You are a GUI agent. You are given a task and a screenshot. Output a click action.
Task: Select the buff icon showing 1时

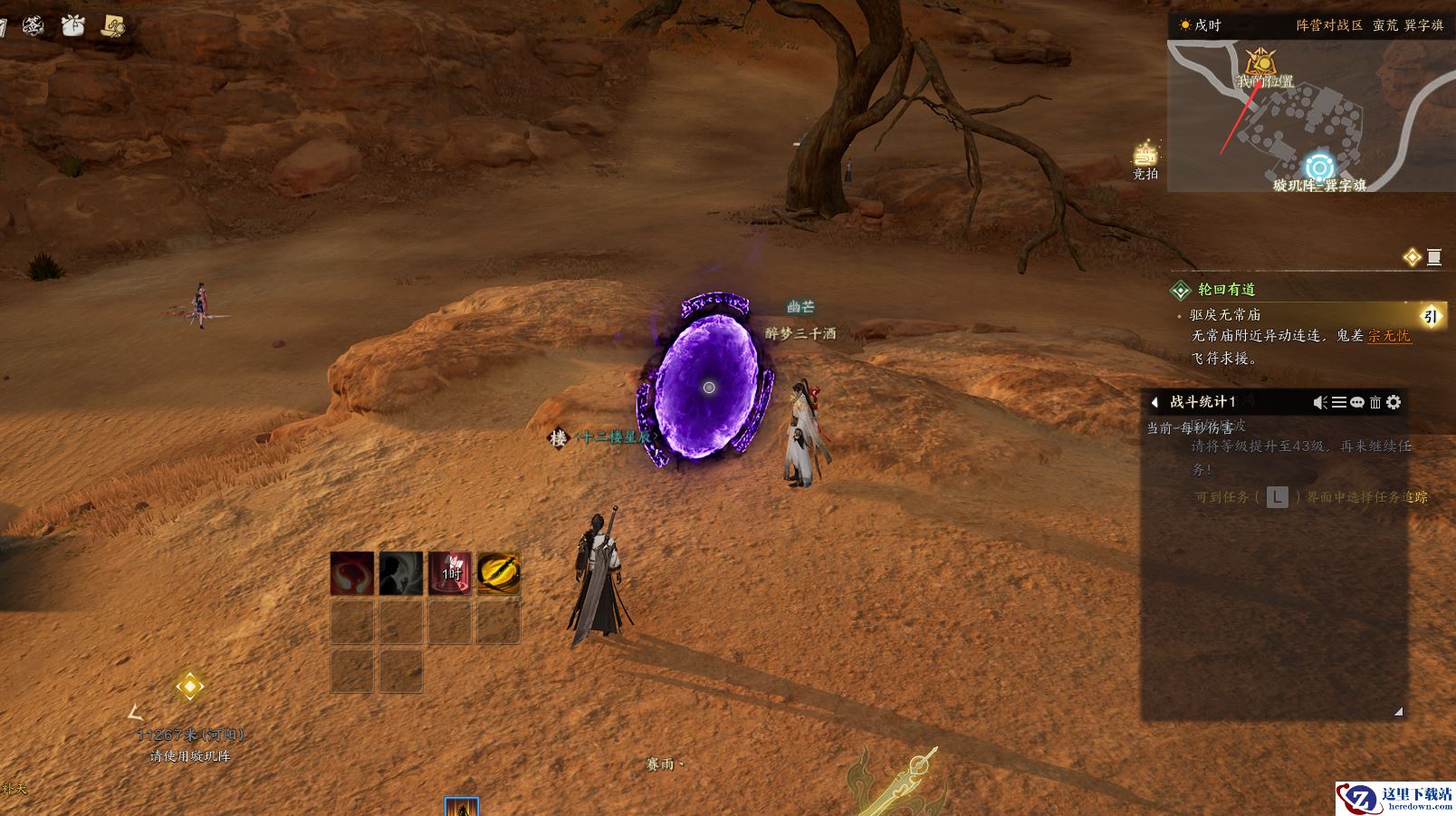pos(450,573)
